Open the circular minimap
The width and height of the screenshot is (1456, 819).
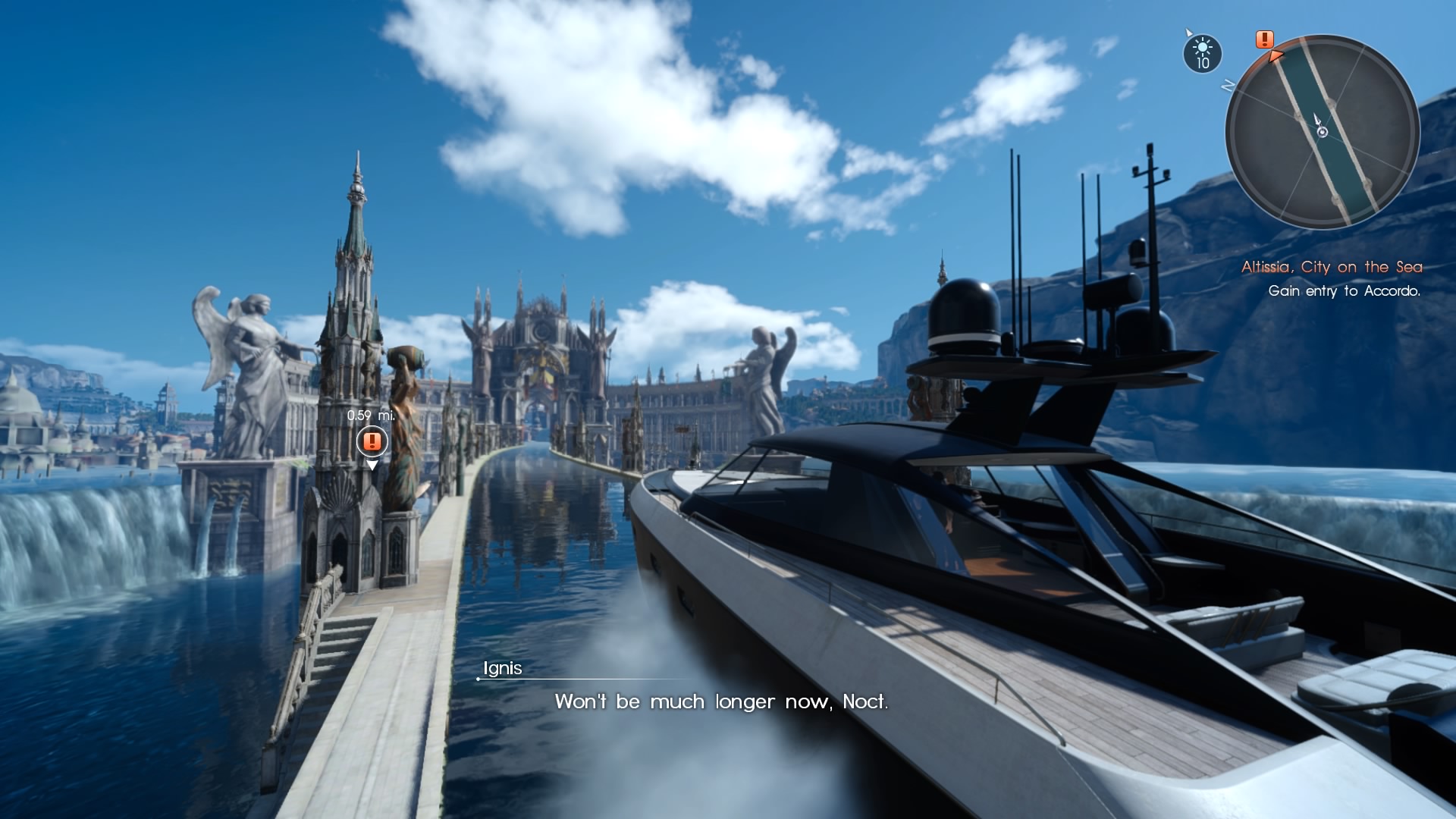1322,131
